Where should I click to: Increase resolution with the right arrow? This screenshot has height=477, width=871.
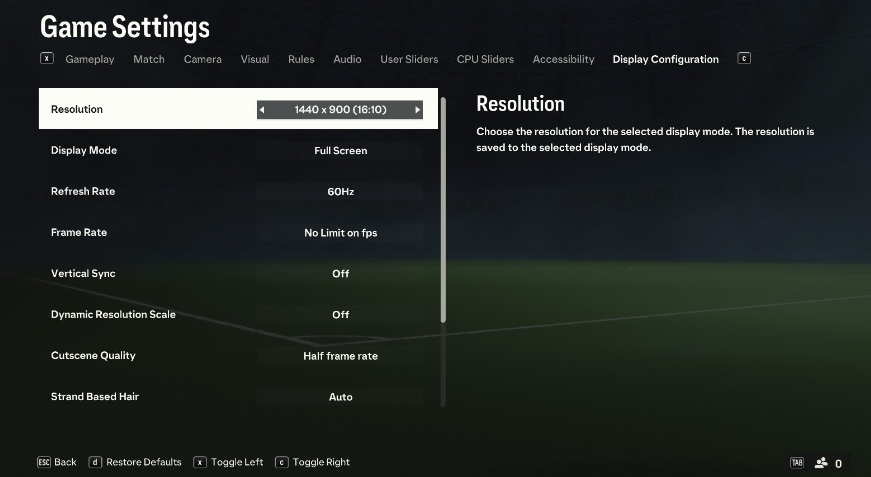click(418, 110)
